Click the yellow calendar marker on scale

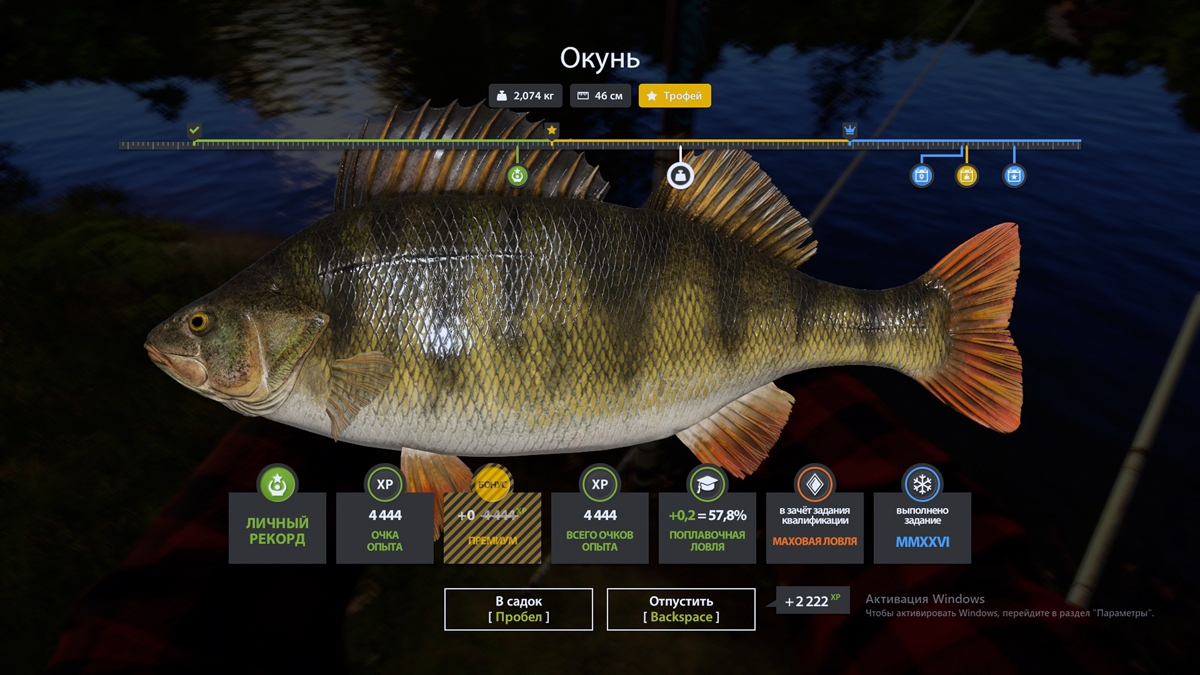tap(966, 176)
